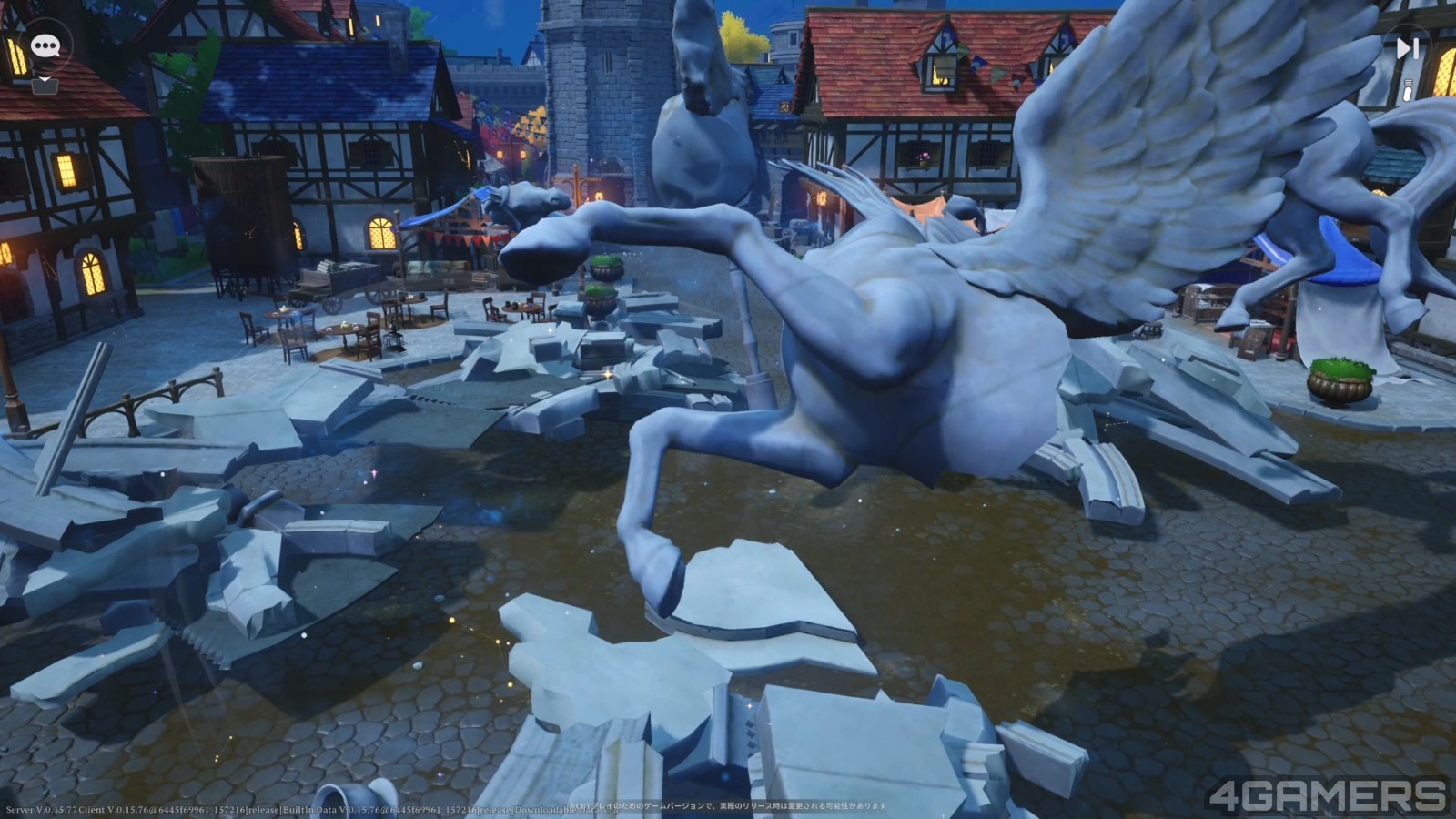Open the dialogue log speech bubble
Image resolution: width=1456 pixels, height=819 pixels.
[x=45, y=46]
